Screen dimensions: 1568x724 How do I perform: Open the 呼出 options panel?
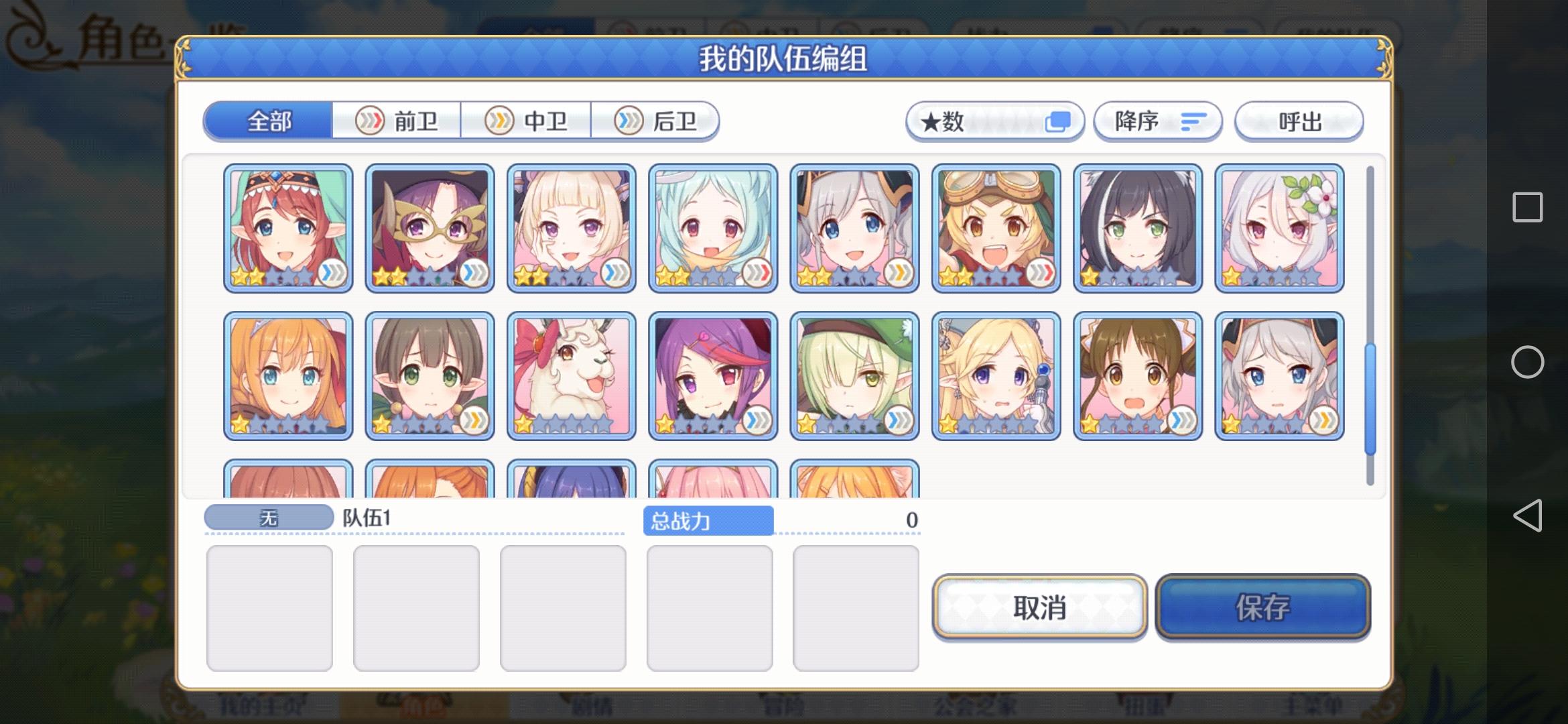[1298, 121]
